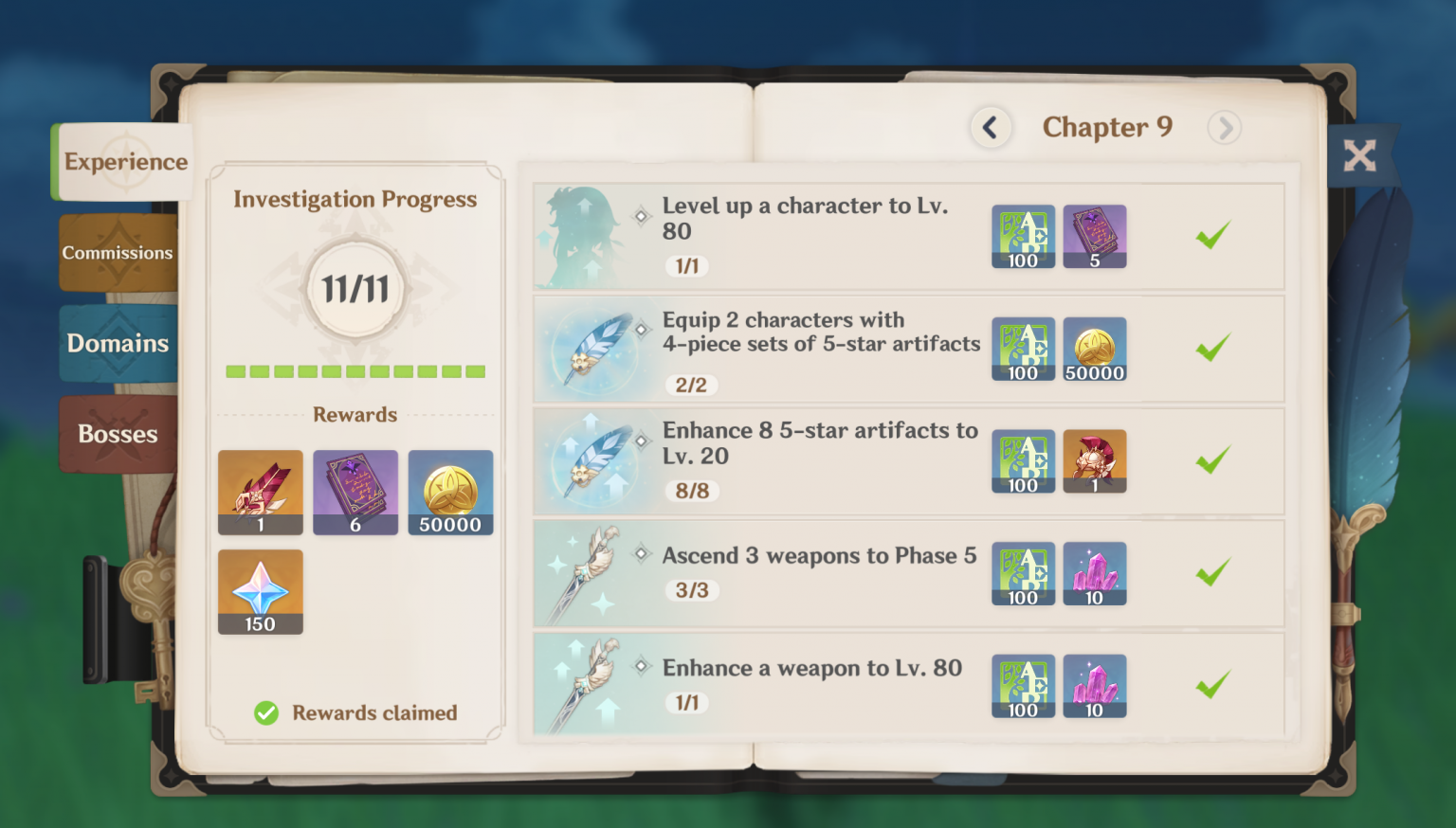Click the weapon ascension material reward icon
The height and width of the screenshot is (828, 1456).
pyautogui.click(x=261, y=493)
